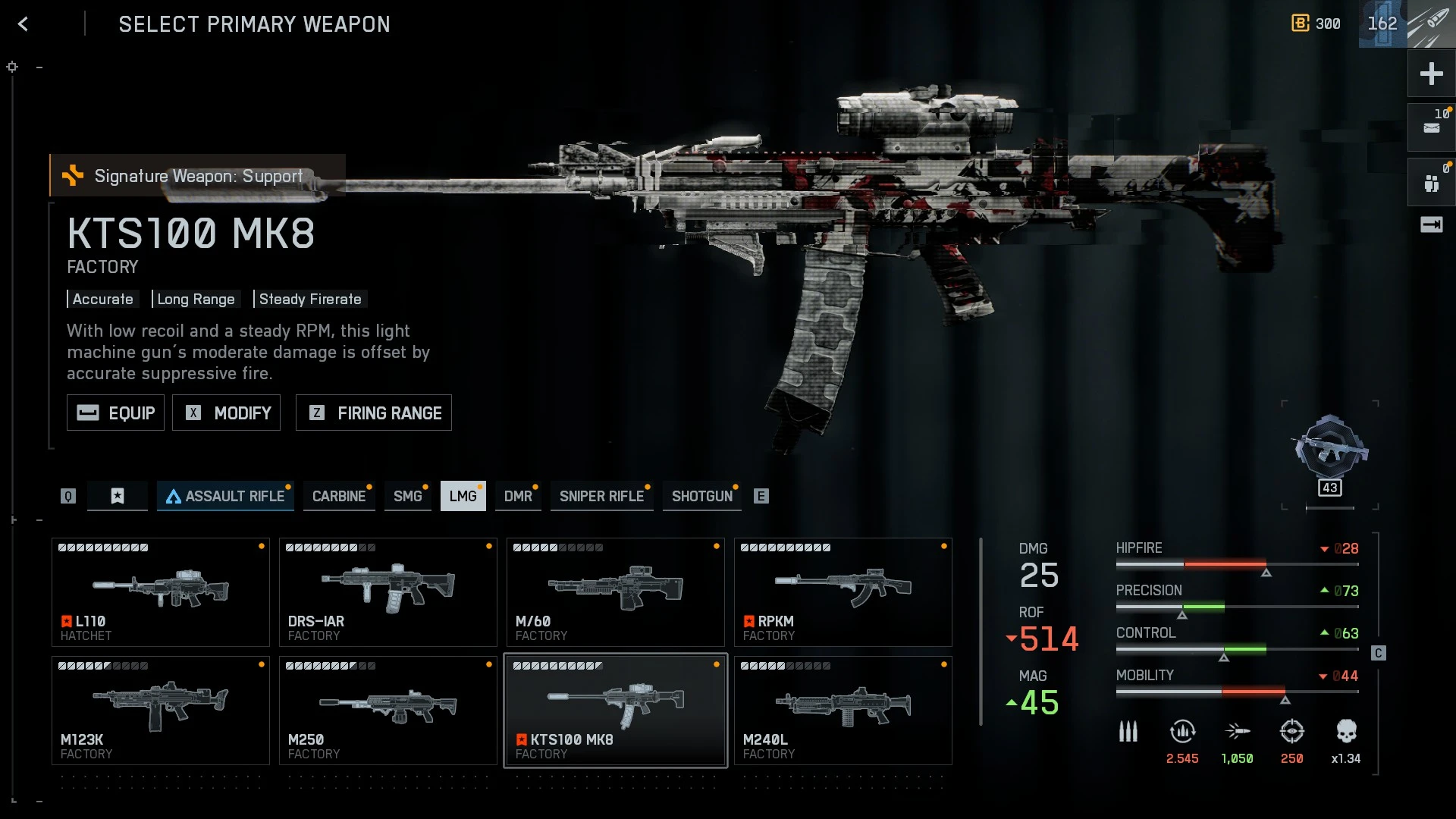Enter the Firing Range
The image size is (1456, 819).
pyautogui.click(x=374, y=413)
